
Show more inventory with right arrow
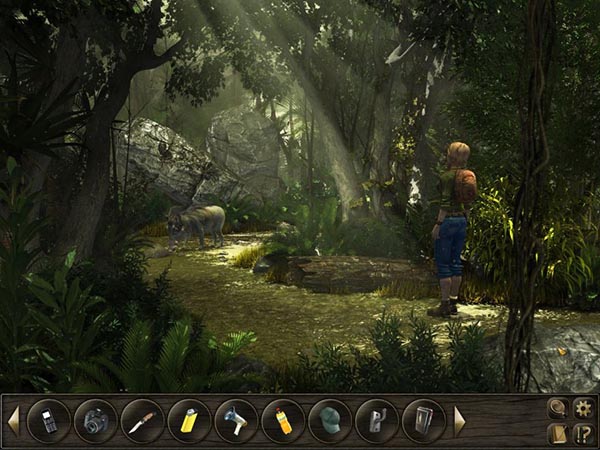pos(460,420)
